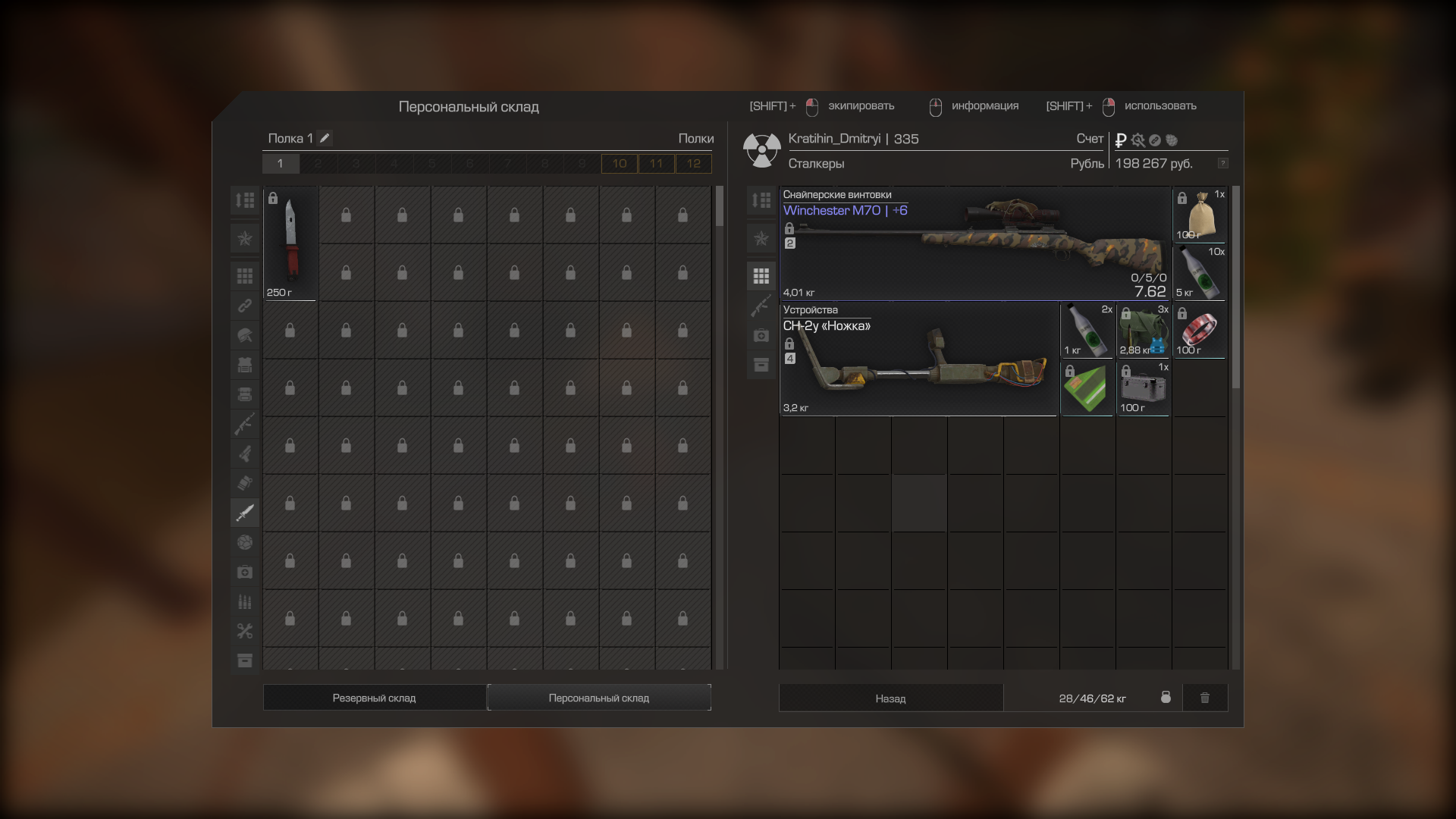Screen dimensions: 1456x819
Task: Choose the 10x bottle stack
Action: pos(1200,273)
